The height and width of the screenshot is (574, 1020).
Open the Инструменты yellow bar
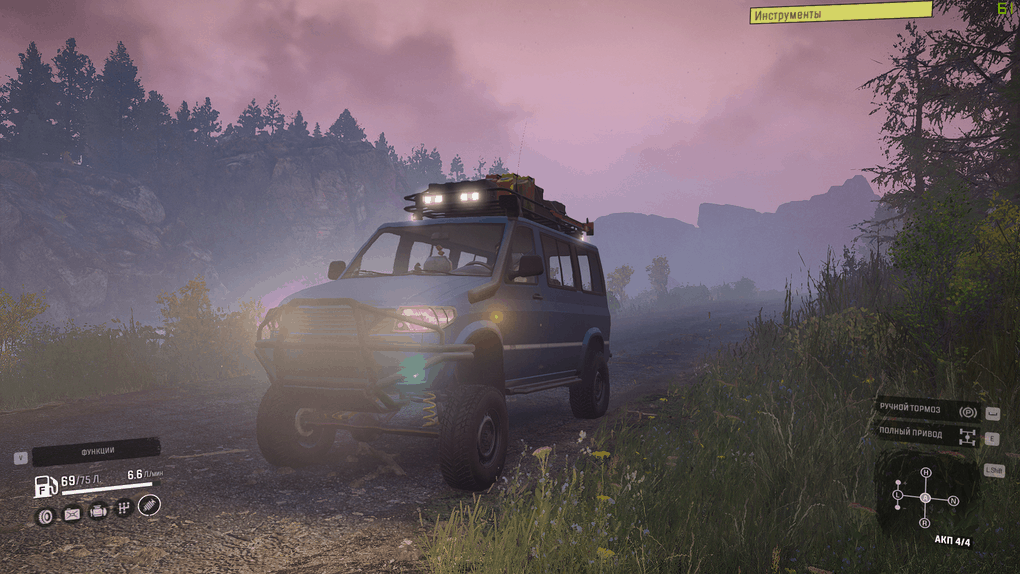point(840,13)
